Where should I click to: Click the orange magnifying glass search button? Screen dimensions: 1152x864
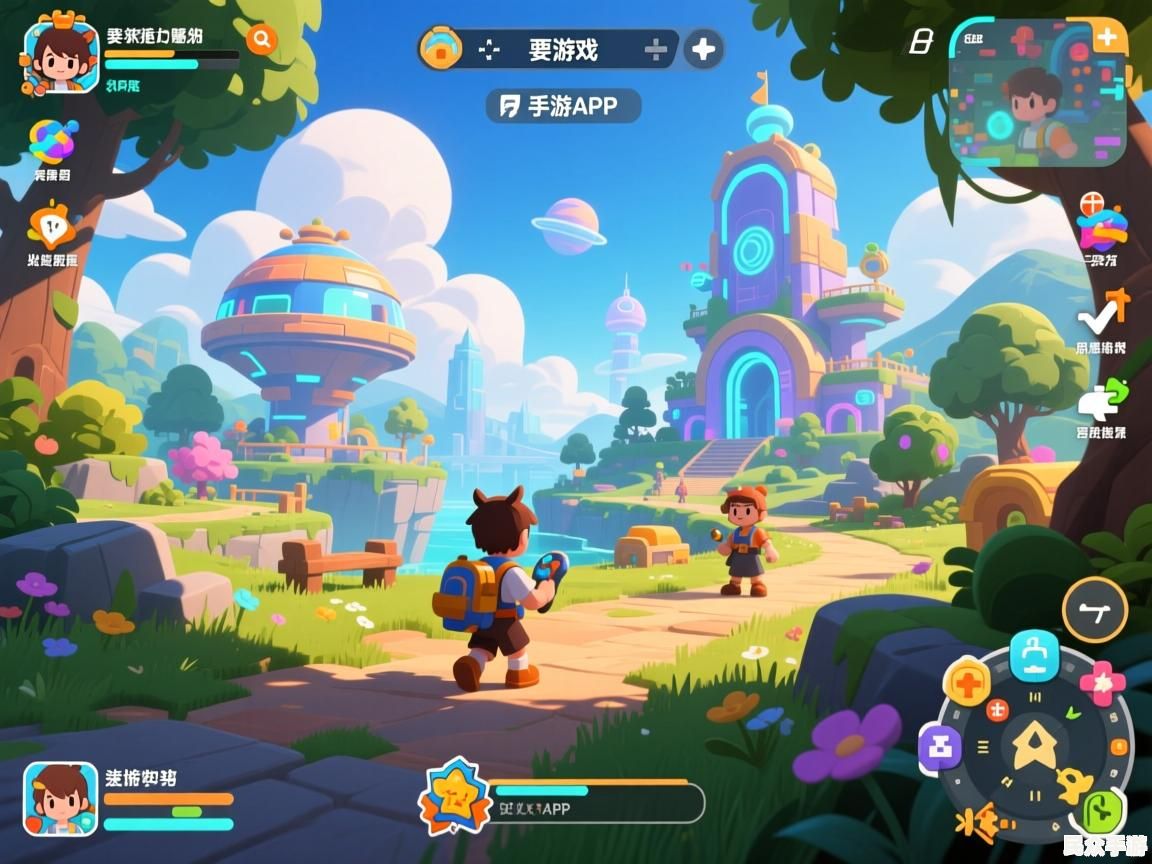point(262,39)
